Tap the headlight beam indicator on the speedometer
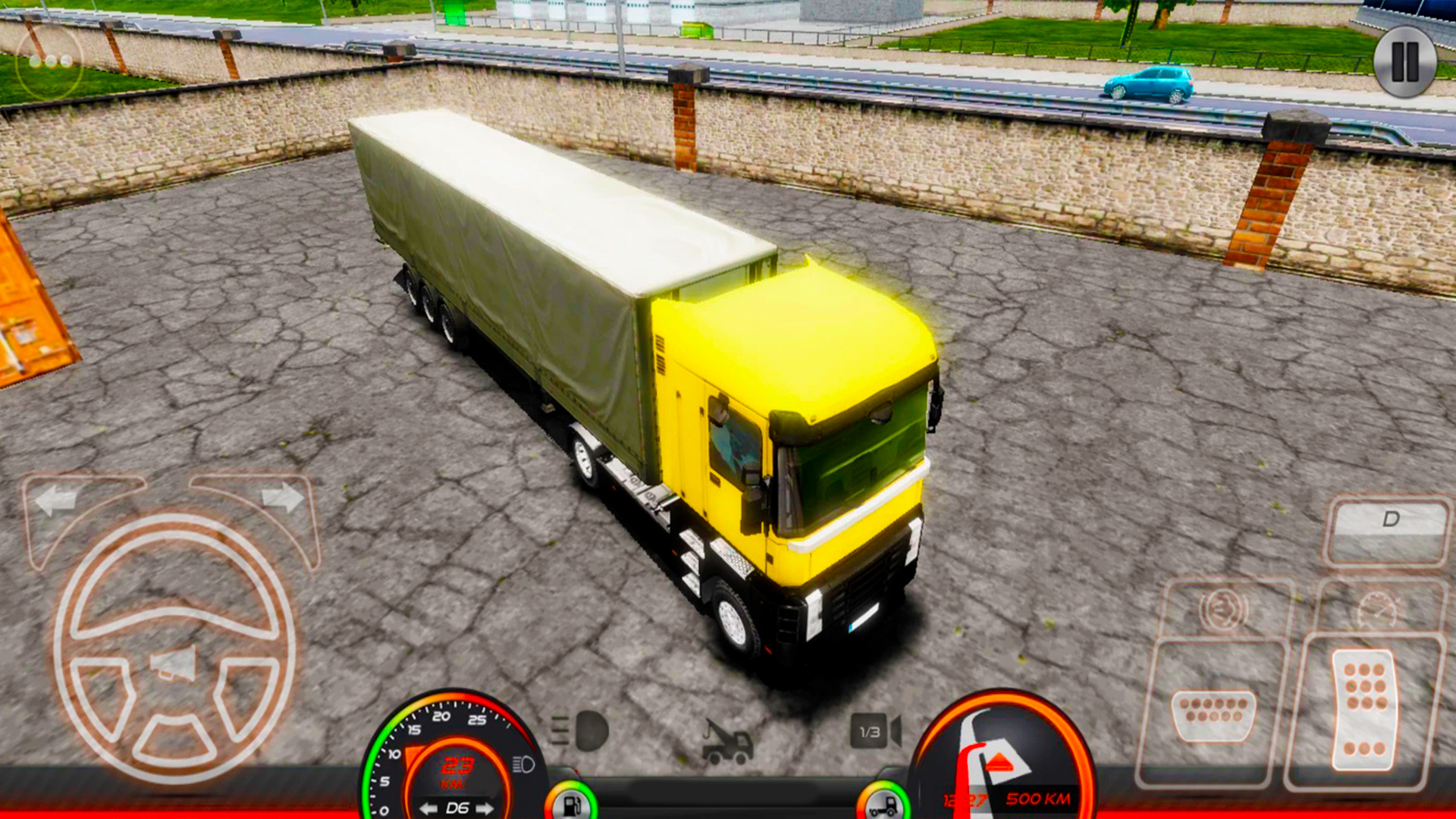 point(522,764)
